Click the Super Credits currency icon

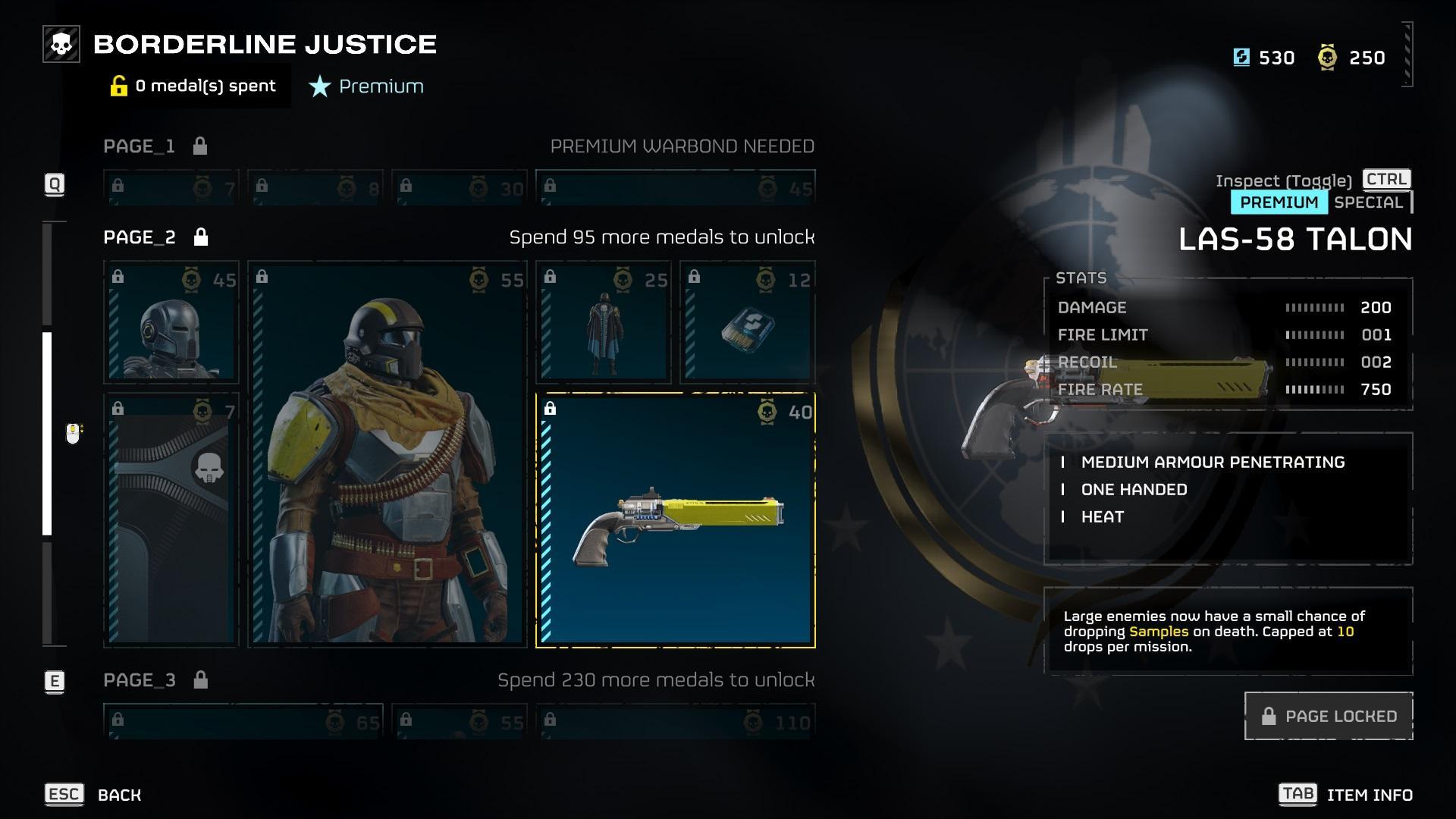pos(1241,57)
